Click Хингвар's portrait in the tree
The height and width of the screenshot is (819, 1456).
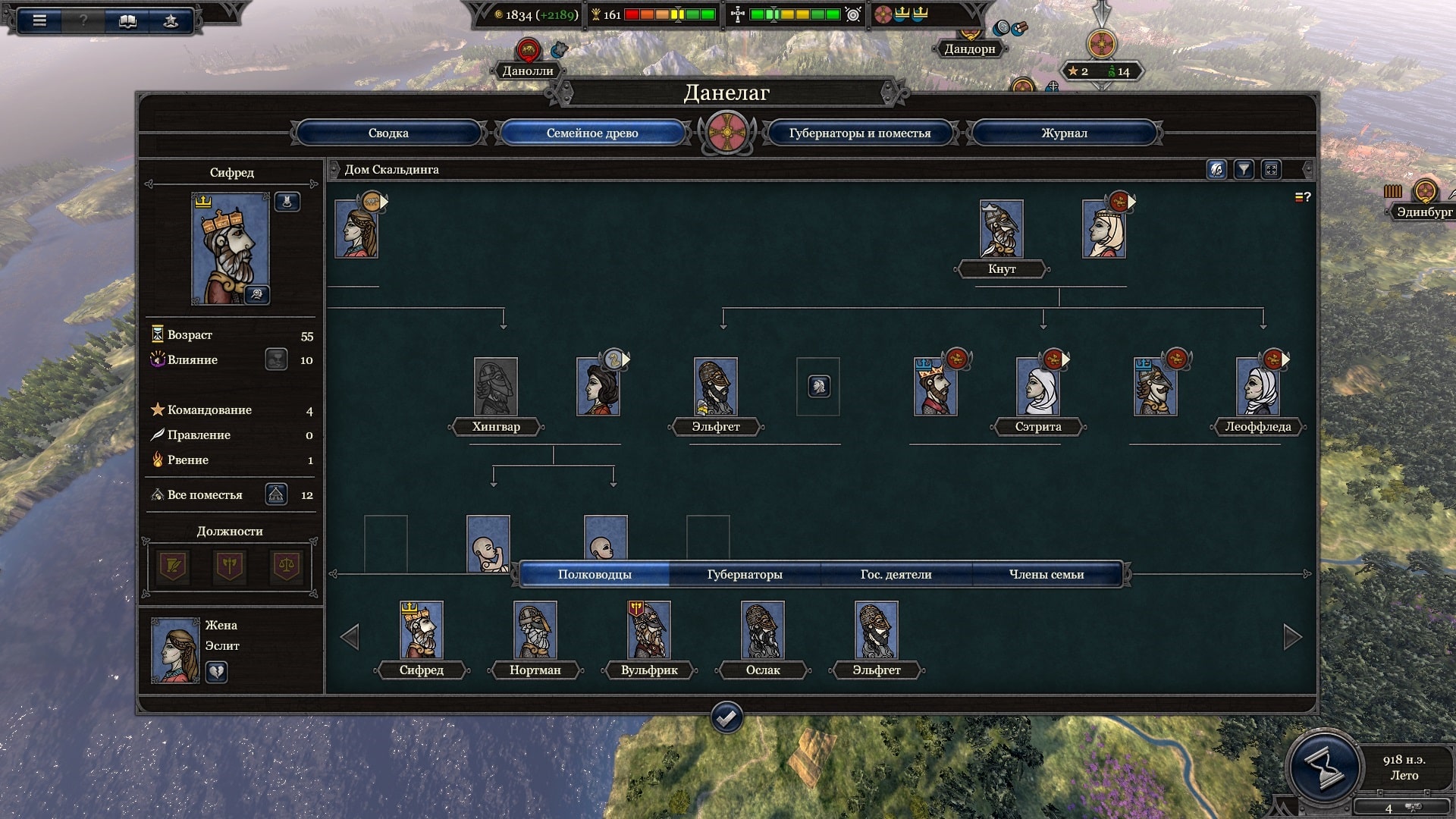(496, 386)
